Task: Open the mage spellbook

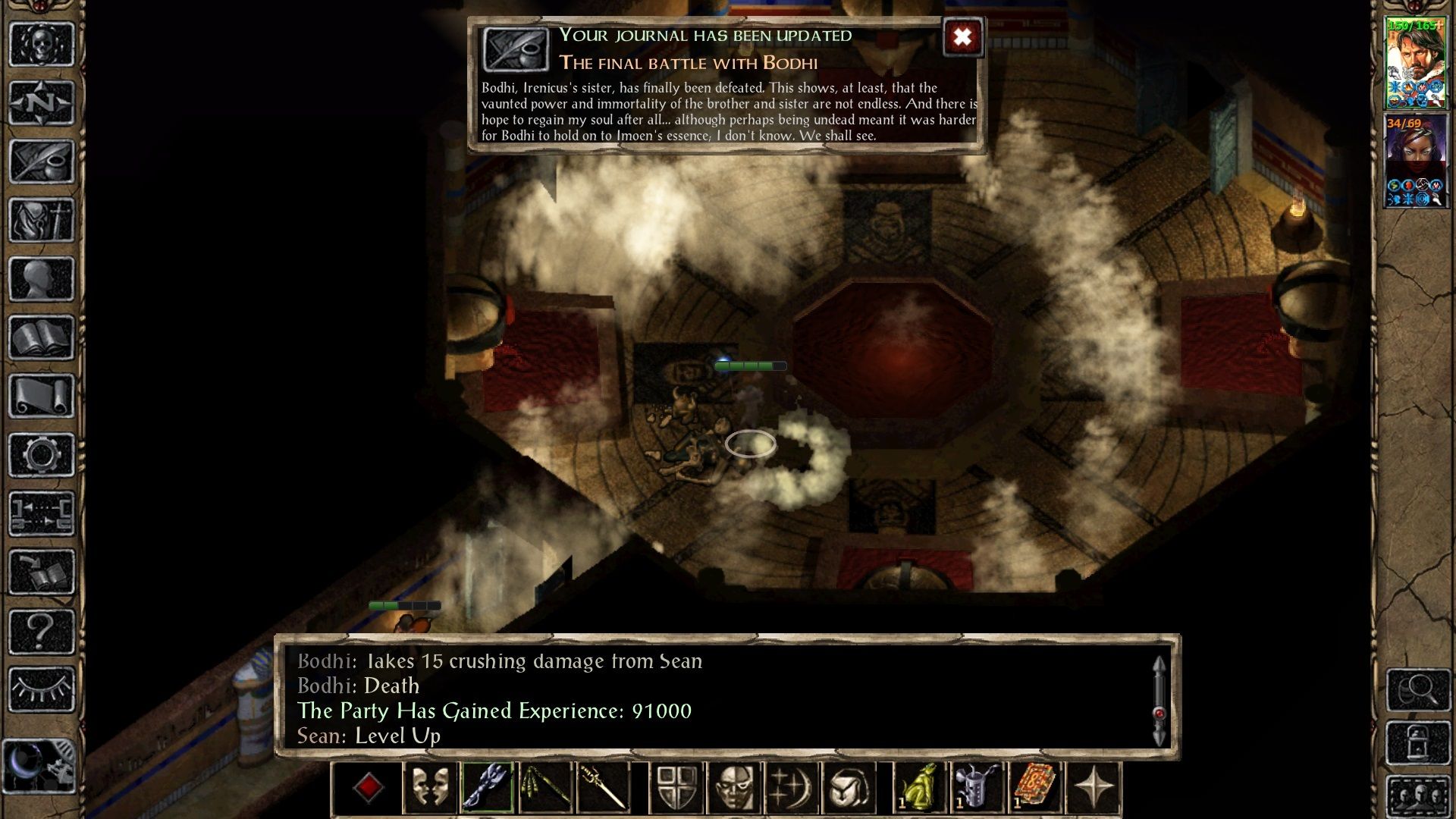Action: point(42,337)
